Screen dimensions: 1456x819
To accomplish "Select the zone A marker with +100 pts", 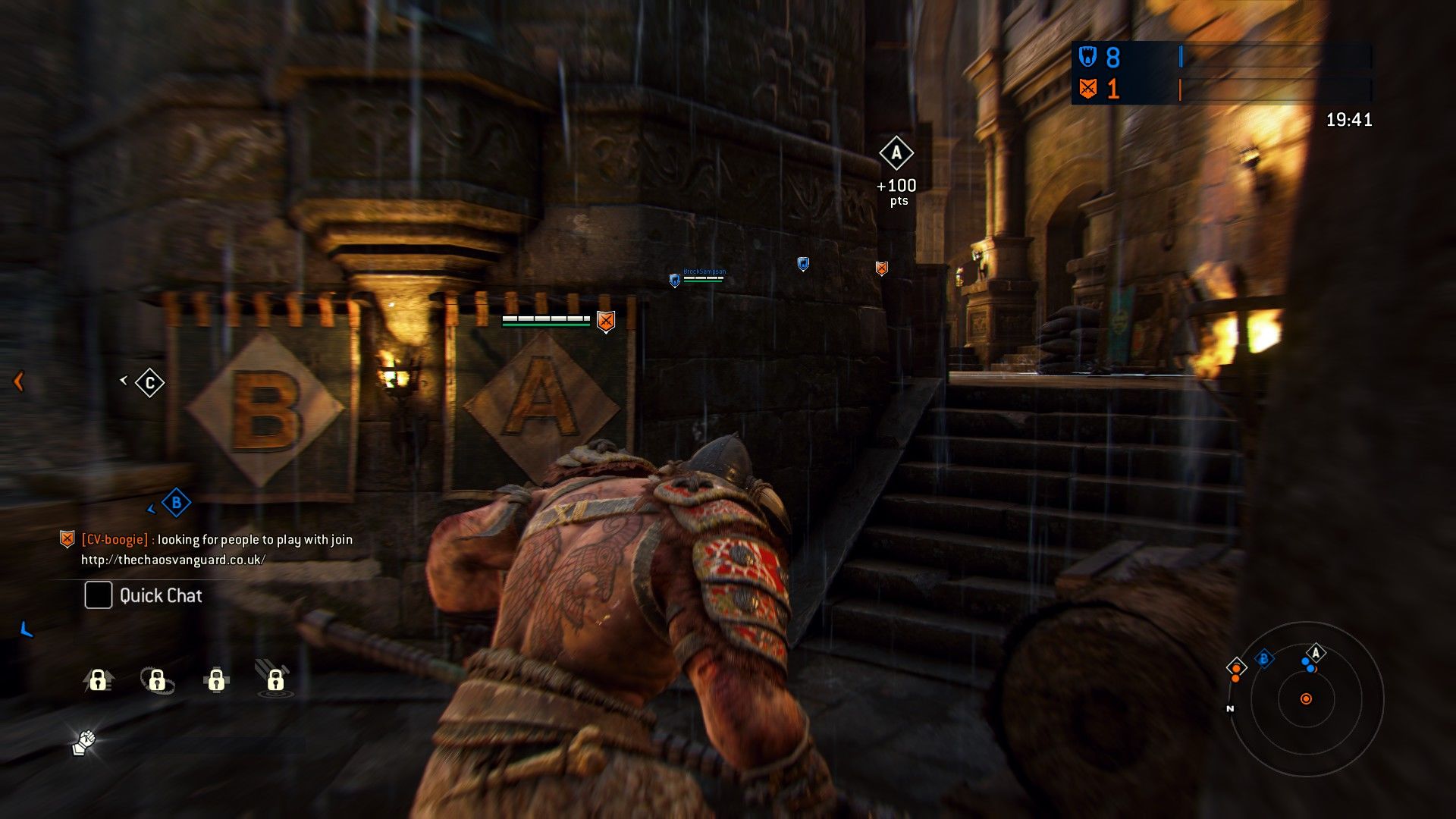I will coord(896,154).
